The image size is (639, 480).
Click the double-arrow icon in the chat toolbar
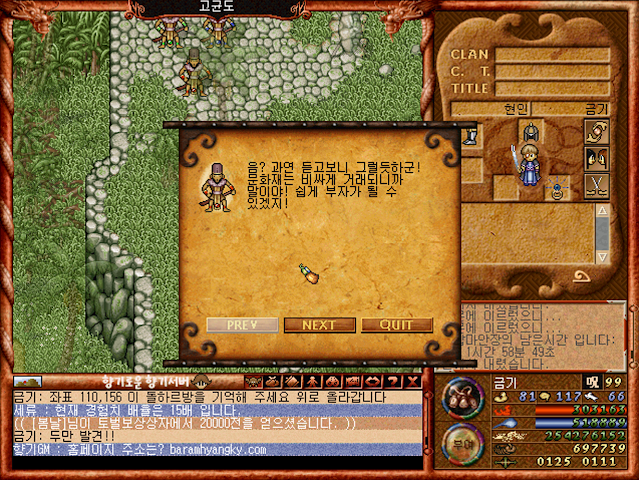pyautogui.click(x=373, y=381)
